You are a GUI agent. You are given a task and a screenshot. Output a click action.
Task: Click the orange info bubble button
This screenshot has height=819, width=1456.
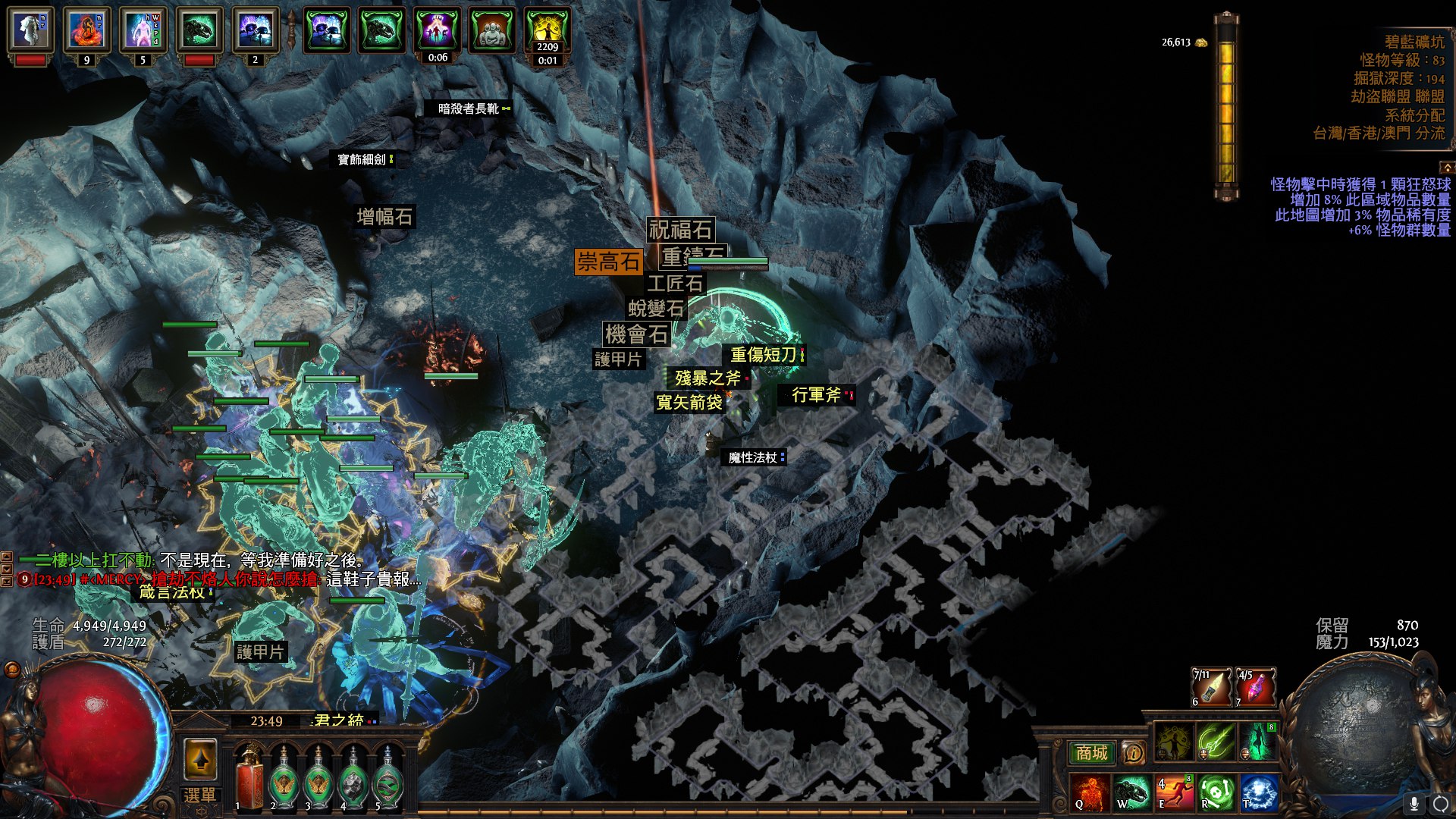coord(1134,753)
